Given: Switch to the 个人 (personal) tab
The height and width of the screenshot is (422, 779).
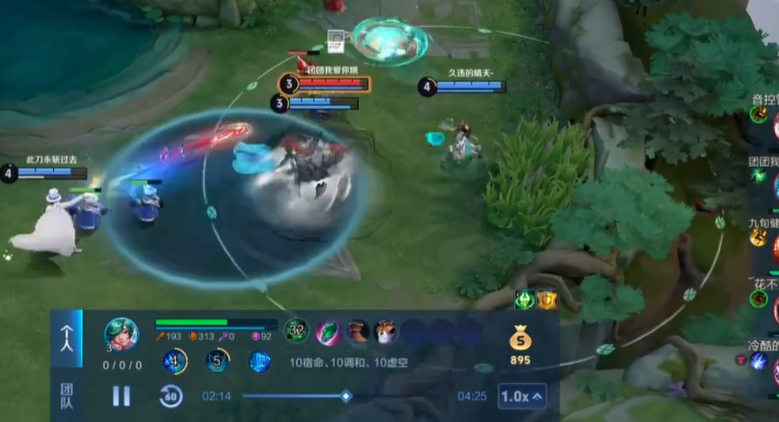Looking at the screenshot, I should 67,338.
